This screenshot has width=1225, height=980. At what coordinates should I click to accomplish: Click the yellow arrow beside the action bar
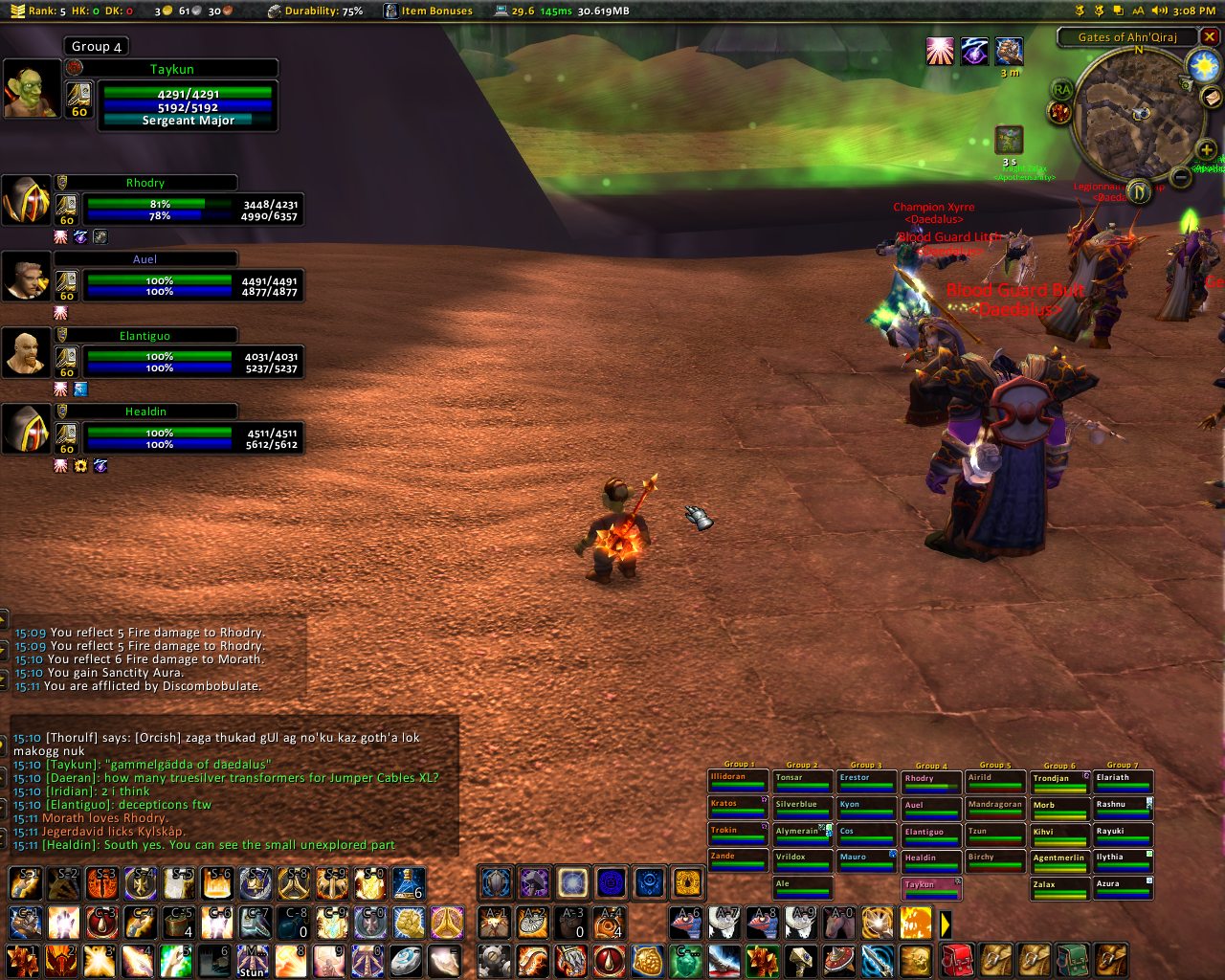click(946, 924)
